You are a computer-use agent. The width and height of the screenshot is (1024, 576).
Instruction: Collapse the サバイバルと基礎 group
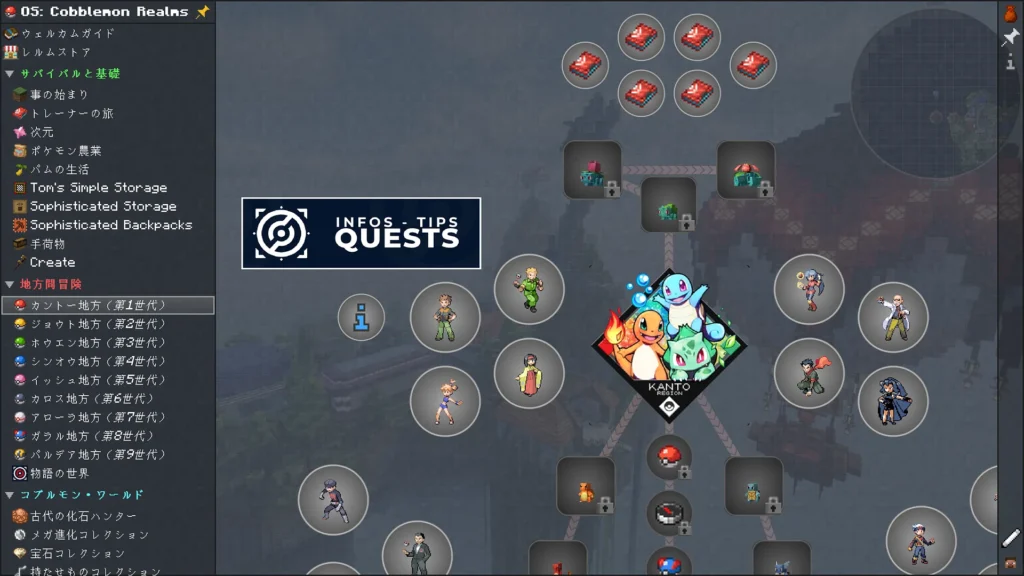point(9,73)
